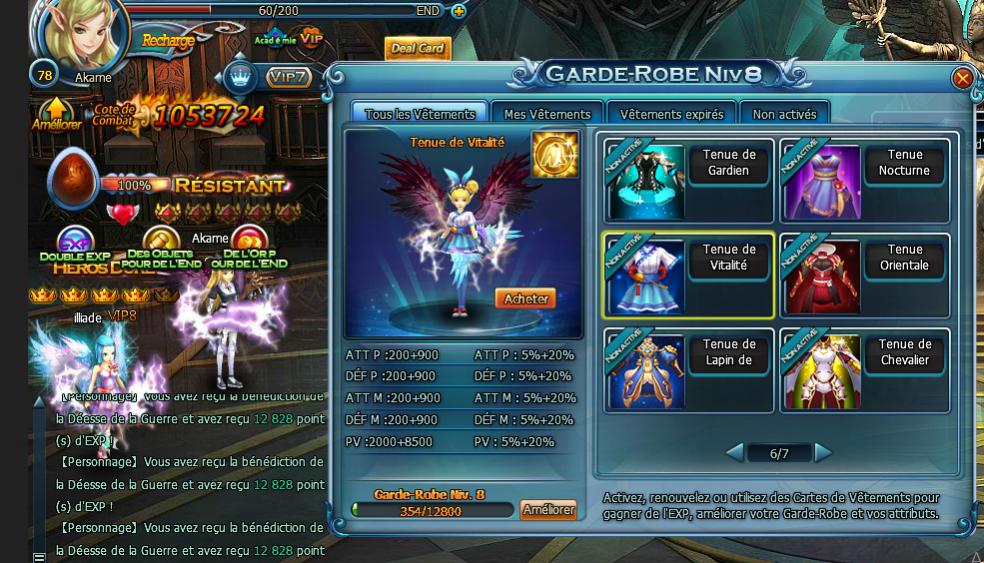The width and height of the screenshot is (984, 563).
Task: Close the Garde-Robe window
Action: click(x=962, y=78)
